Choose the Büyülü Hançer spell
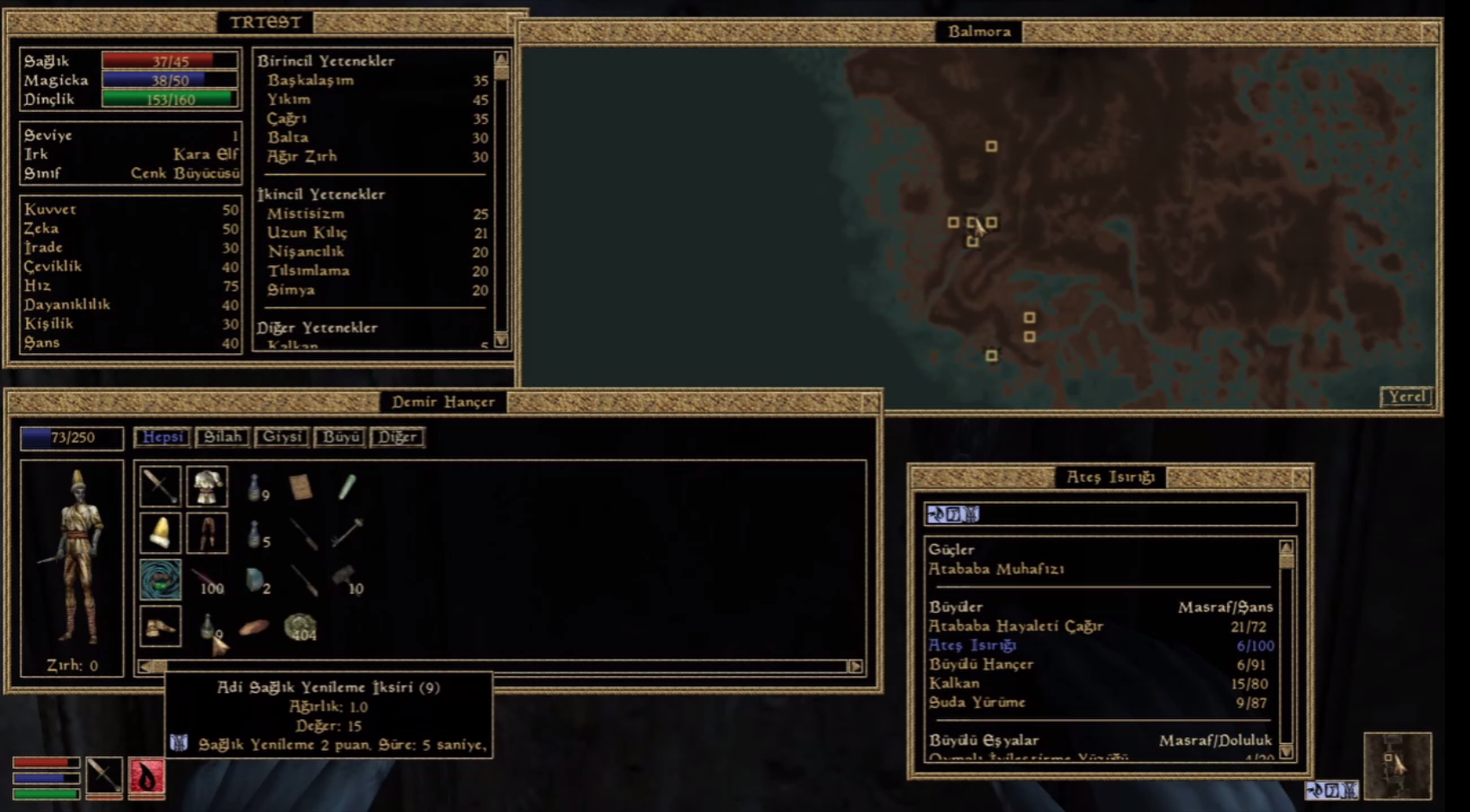 (x=981, y=664)
